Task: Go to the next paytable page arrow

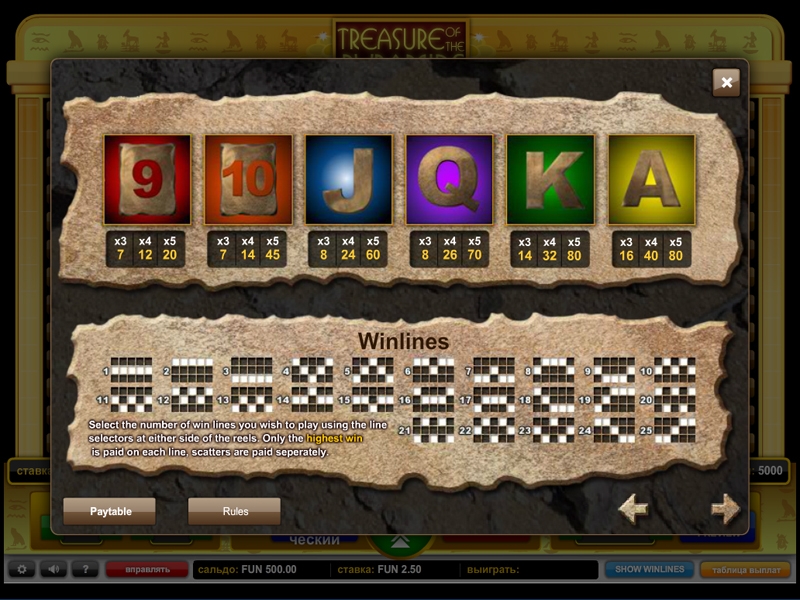Action: pos(725,509)
